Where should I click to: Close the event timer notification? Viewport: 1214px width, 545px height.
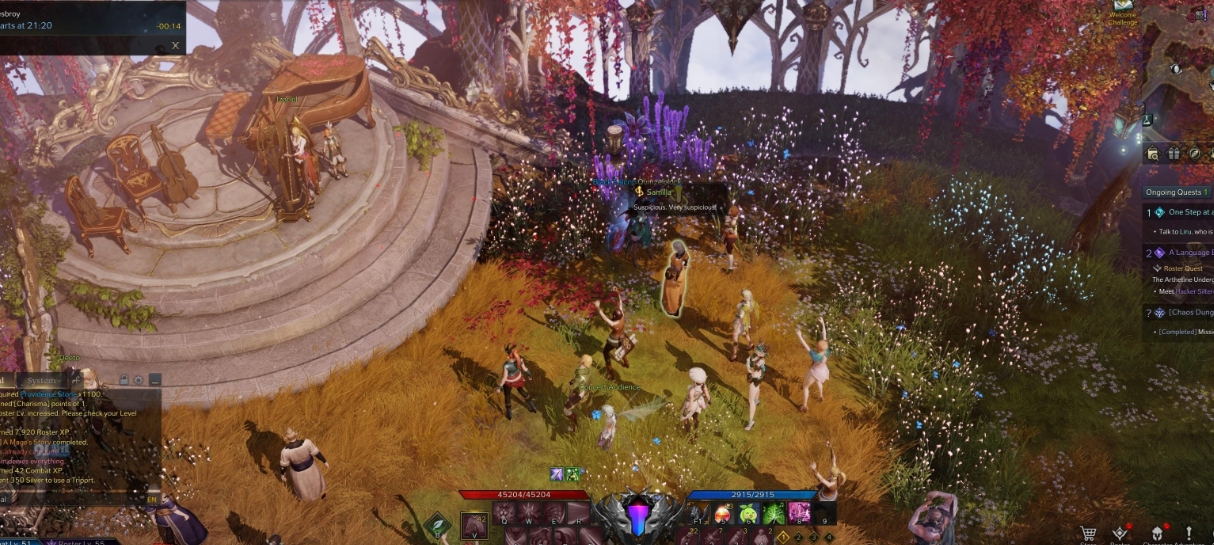pyautogui.click(x=176, y=45)
